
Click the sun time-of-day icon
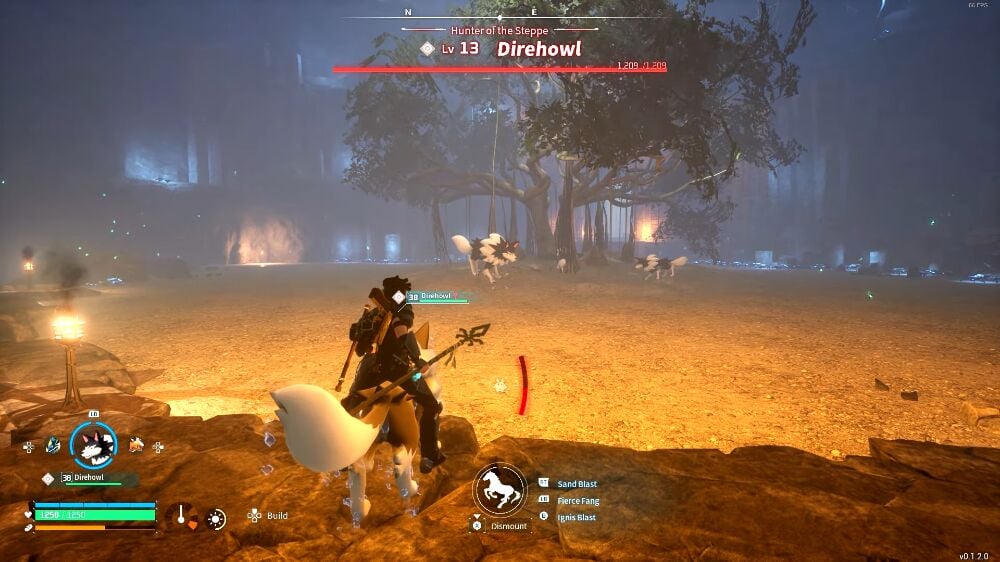tap(216, 518)
